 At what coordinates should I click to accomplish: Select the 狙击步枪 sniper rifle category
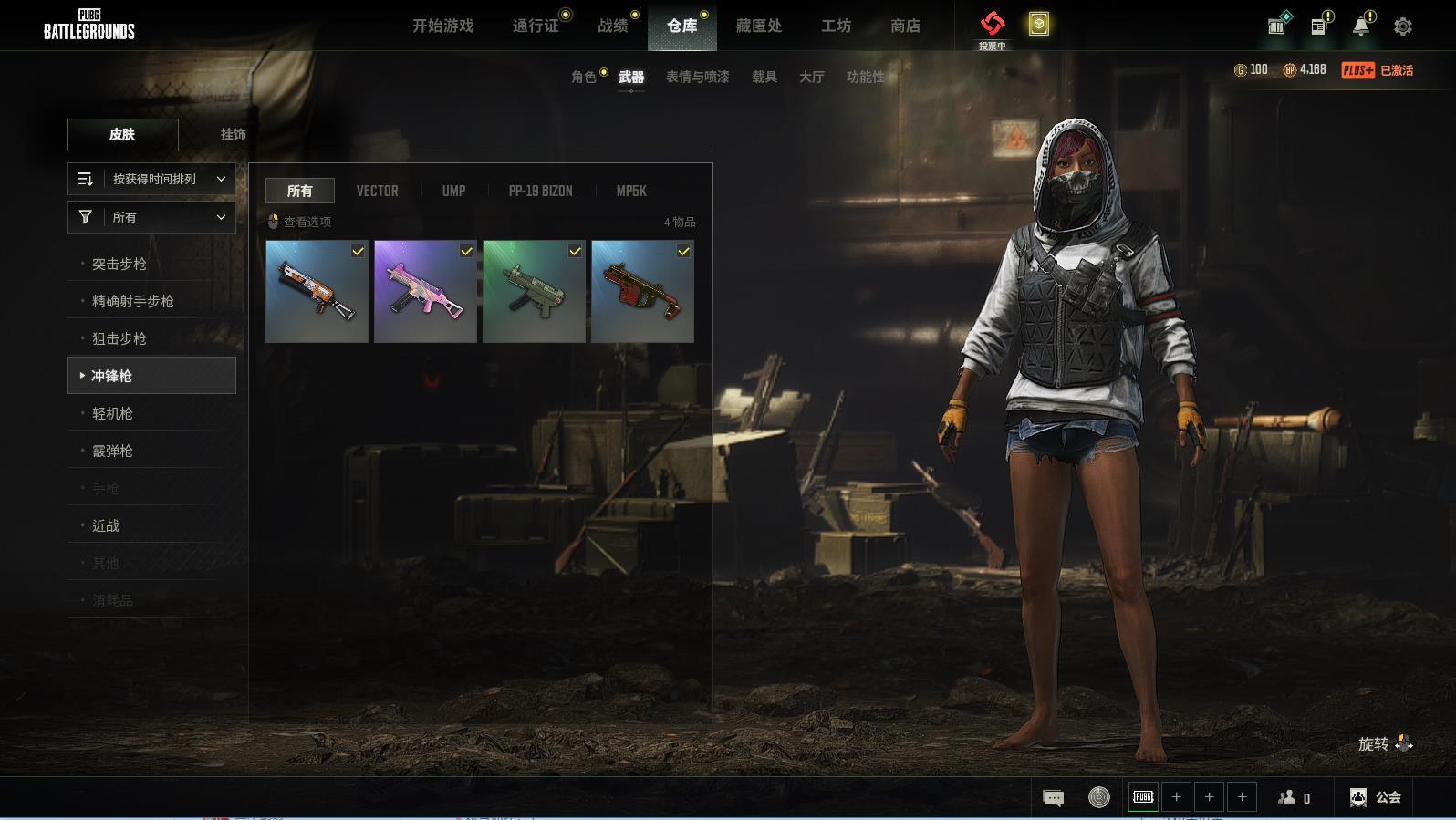pyautogui.click(x=120, y=339)
